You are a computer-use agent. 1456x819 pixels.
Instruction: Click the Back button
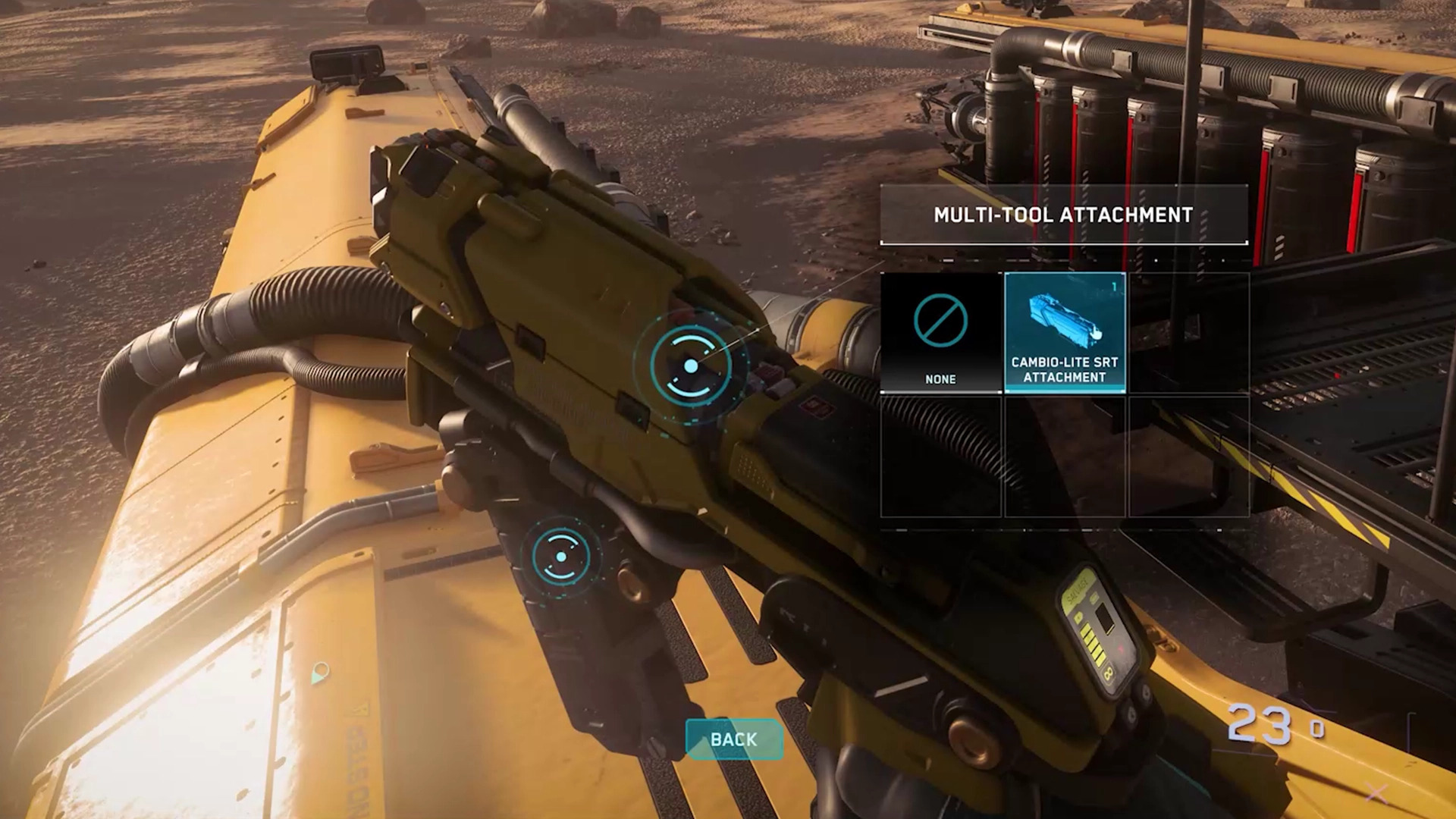(x=733, y=739)
